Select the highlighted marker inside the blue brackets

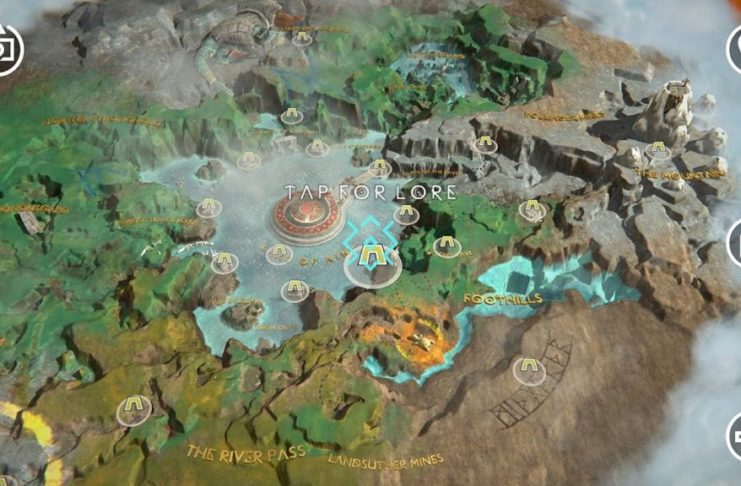click(372, 262)
